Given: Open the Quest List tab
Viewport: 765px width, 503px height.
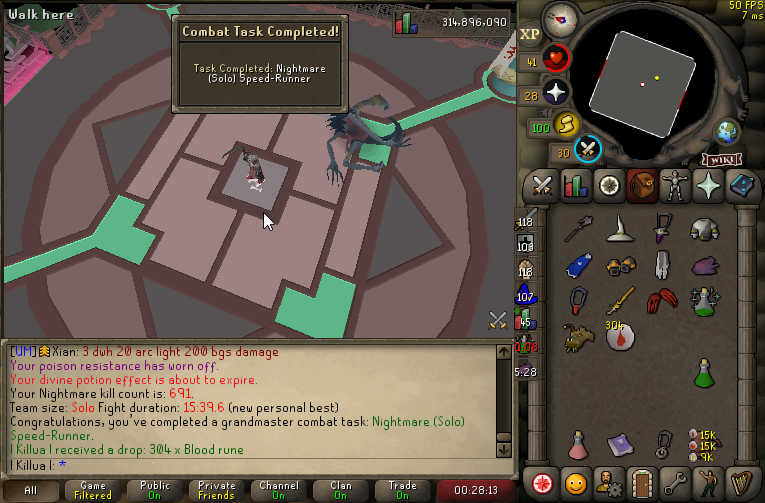Looking at the screenshot, I should [608, 186].
